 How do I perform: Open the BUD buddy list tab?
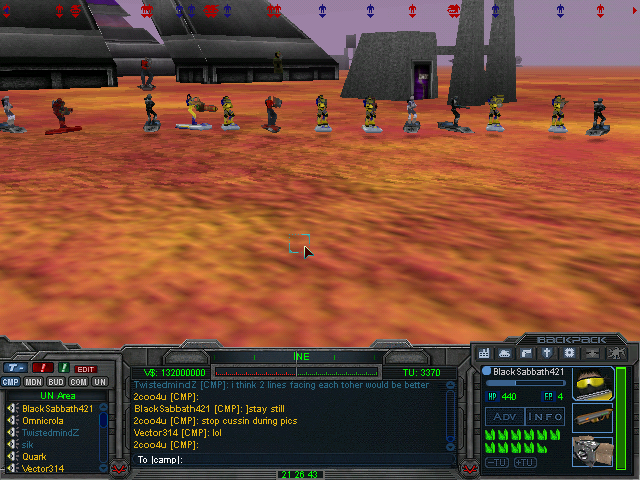56,382
